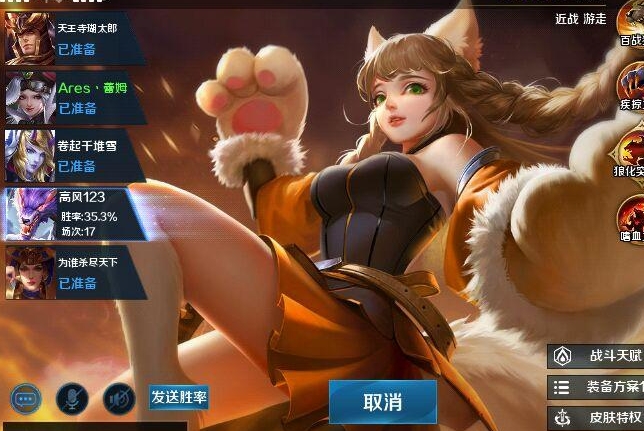644x431 pixels.
Task: Send win rate via 发送胜率
Action: [179, 397]
